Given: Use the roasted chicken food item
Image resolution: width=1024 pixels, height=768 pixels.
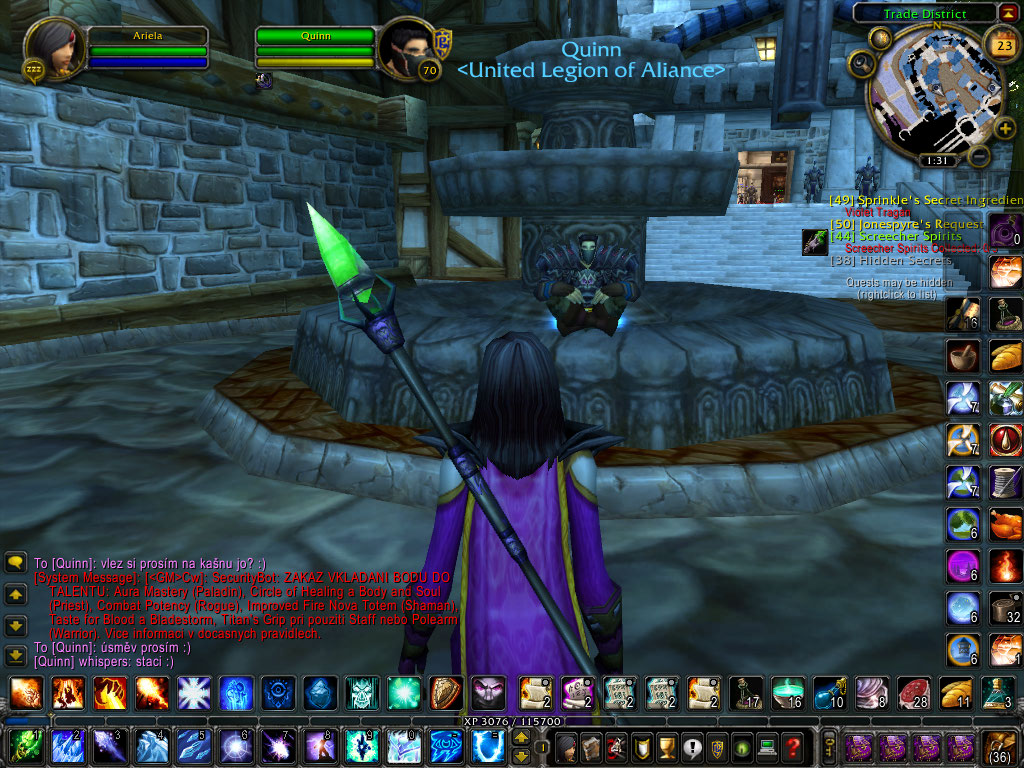Looking at the screenshot, I should [x=1005, y=524].
